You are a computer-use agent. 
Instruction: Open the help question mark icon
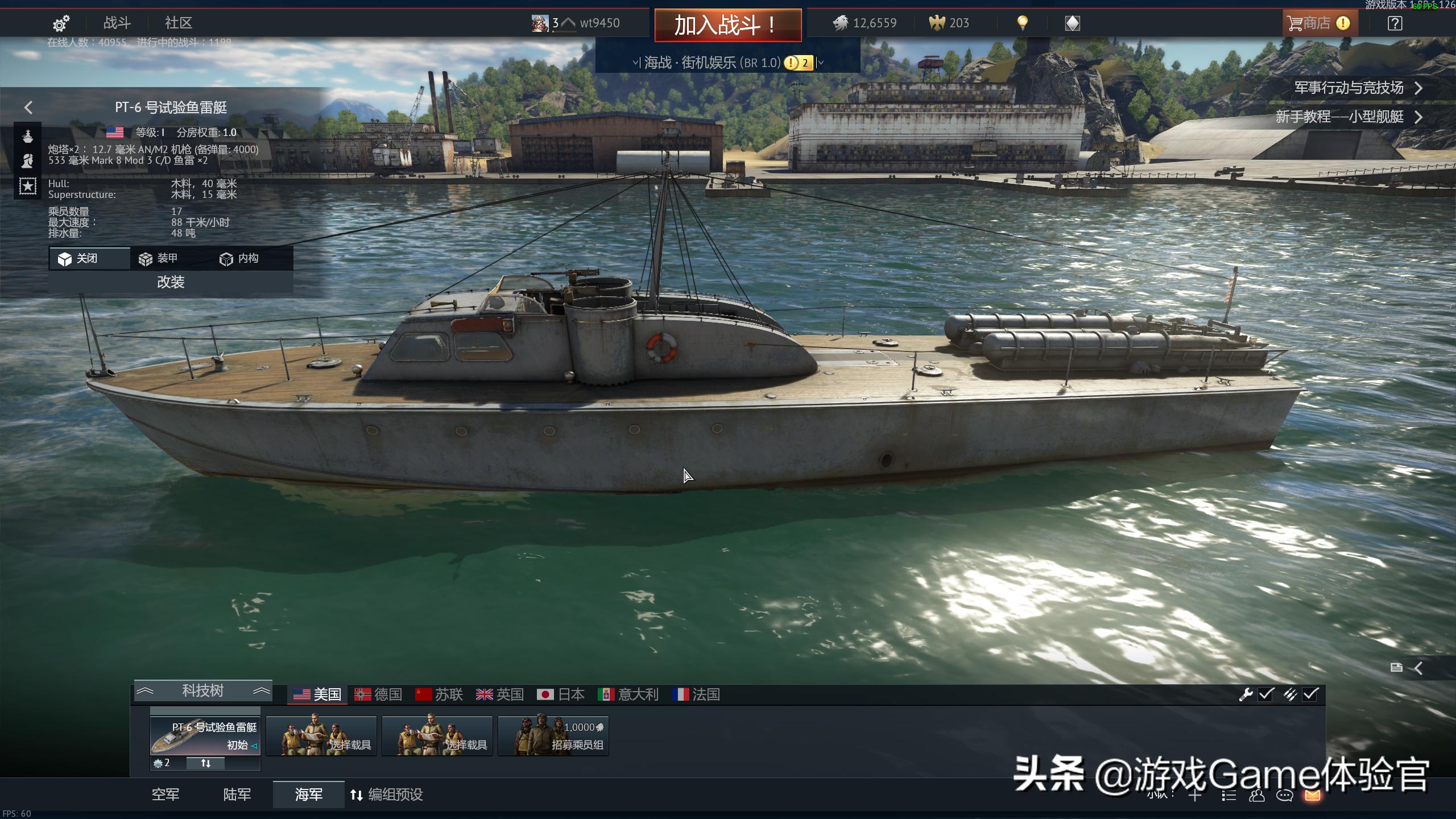click(1394, 23)
